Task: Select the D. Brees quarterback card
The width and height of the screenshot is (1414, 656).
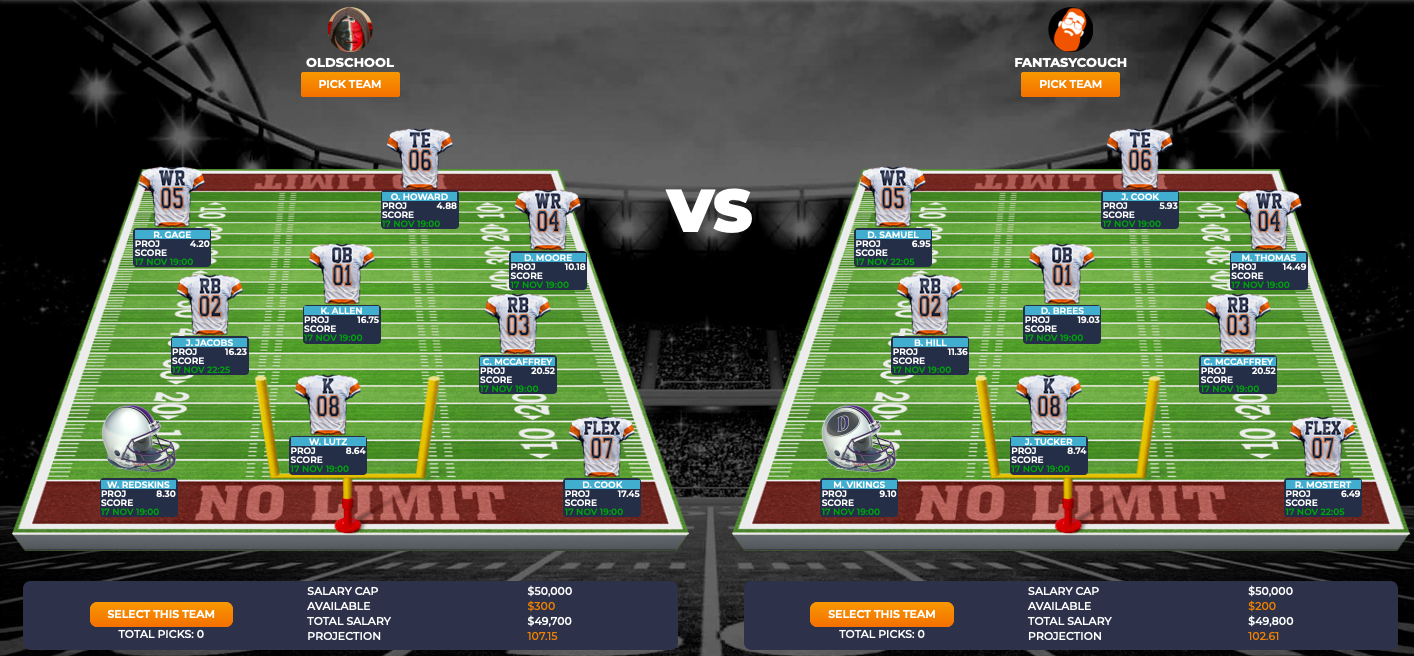Action: tap(1062, 324)
